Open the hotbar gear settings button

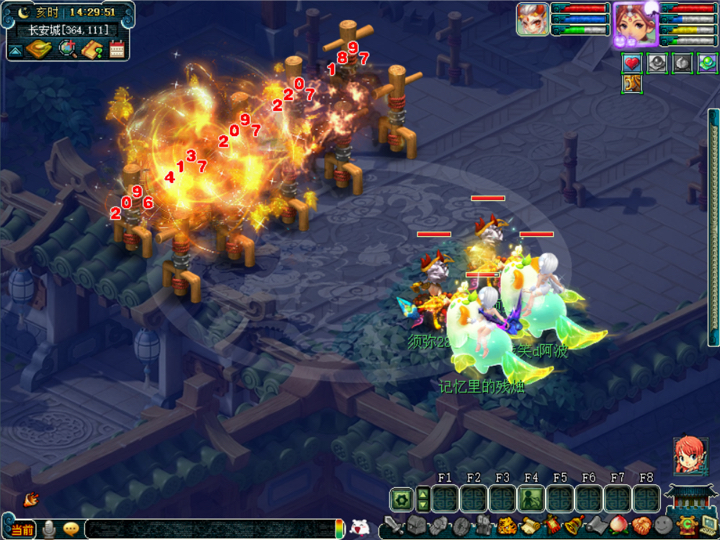point(401,498)
